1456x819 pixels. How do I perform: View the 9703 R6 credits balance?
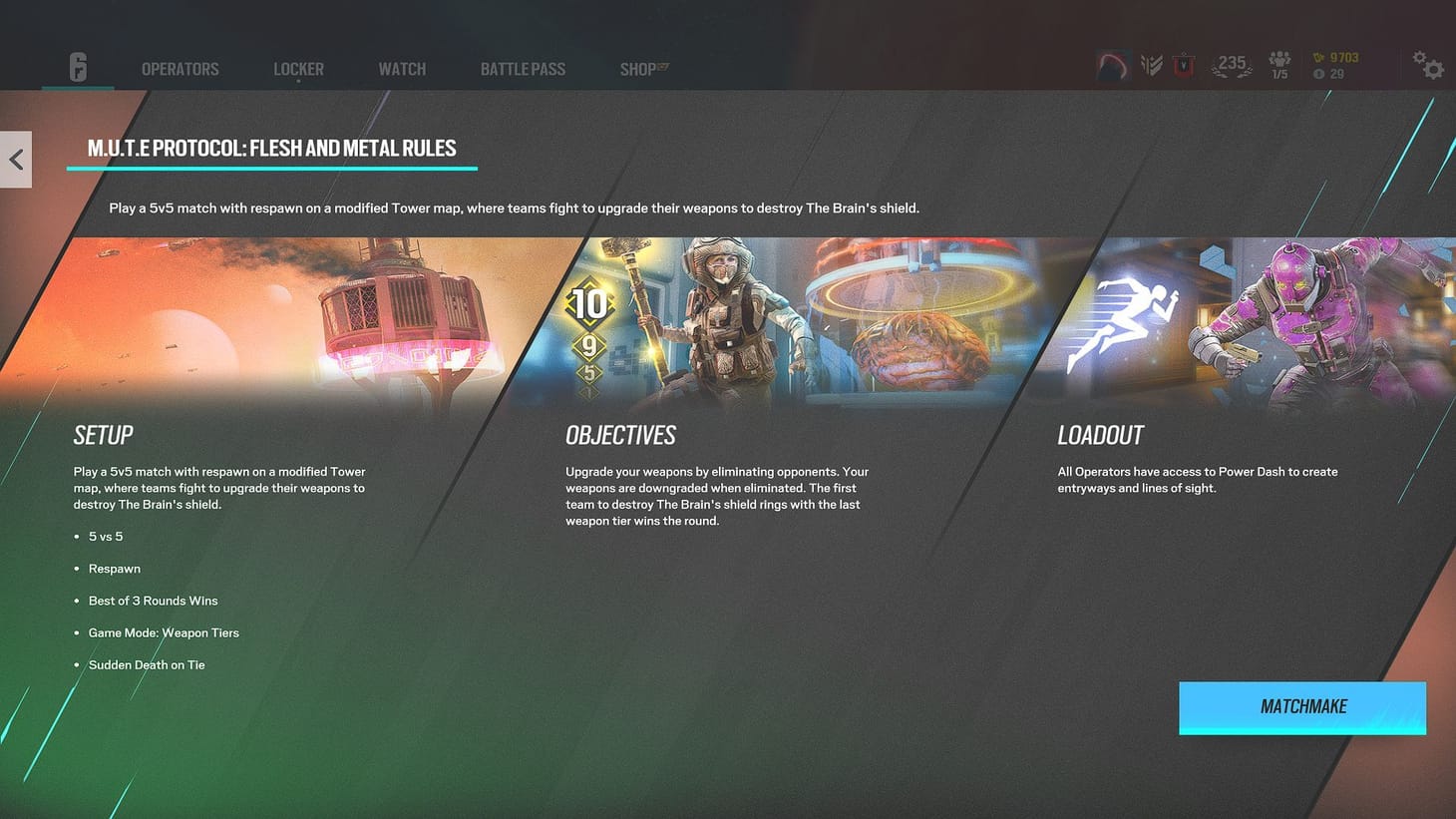[x=1336, y=58]
